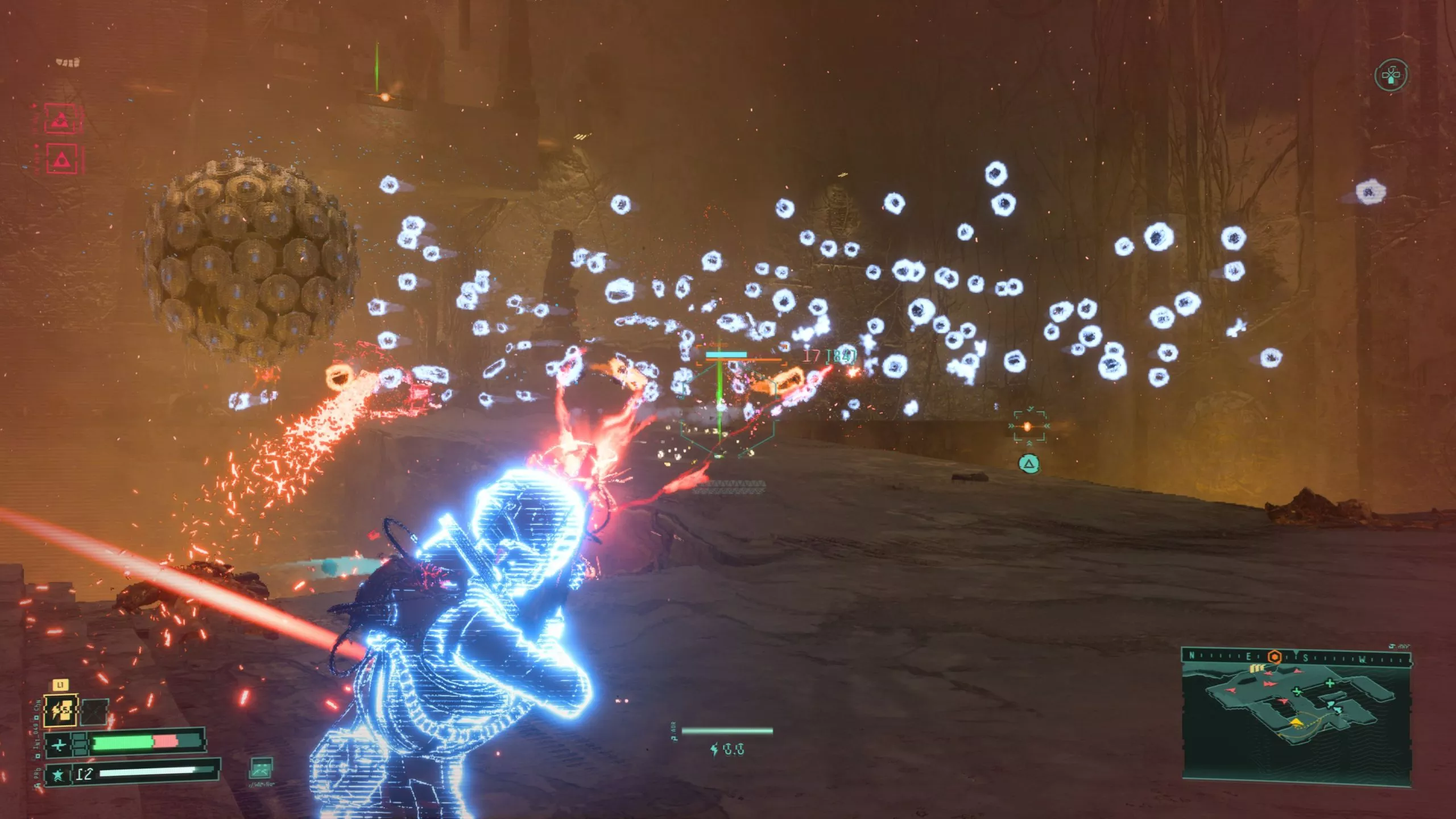Select the star icon on the proficiency bar
Screen dimensions: 1456x819
coord(58,775)
